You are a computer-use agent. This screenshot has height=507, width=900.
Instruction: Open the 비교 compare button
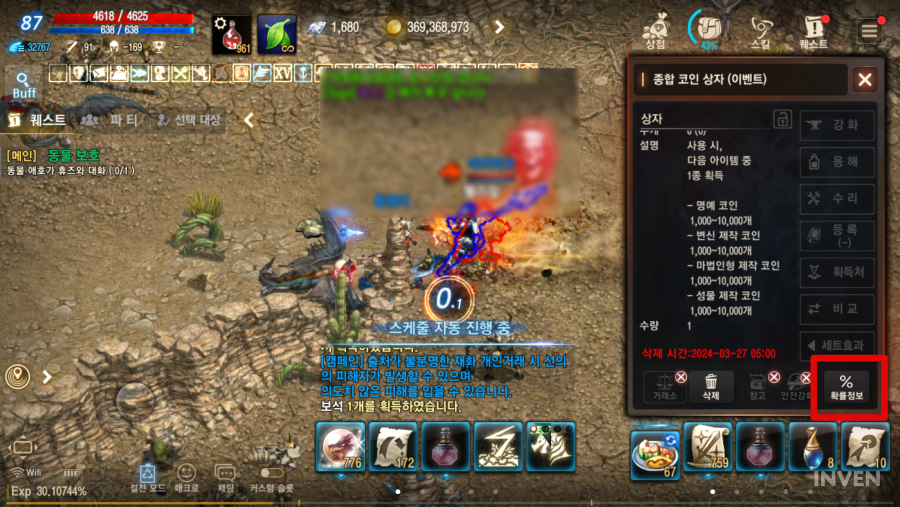[837, 309]
